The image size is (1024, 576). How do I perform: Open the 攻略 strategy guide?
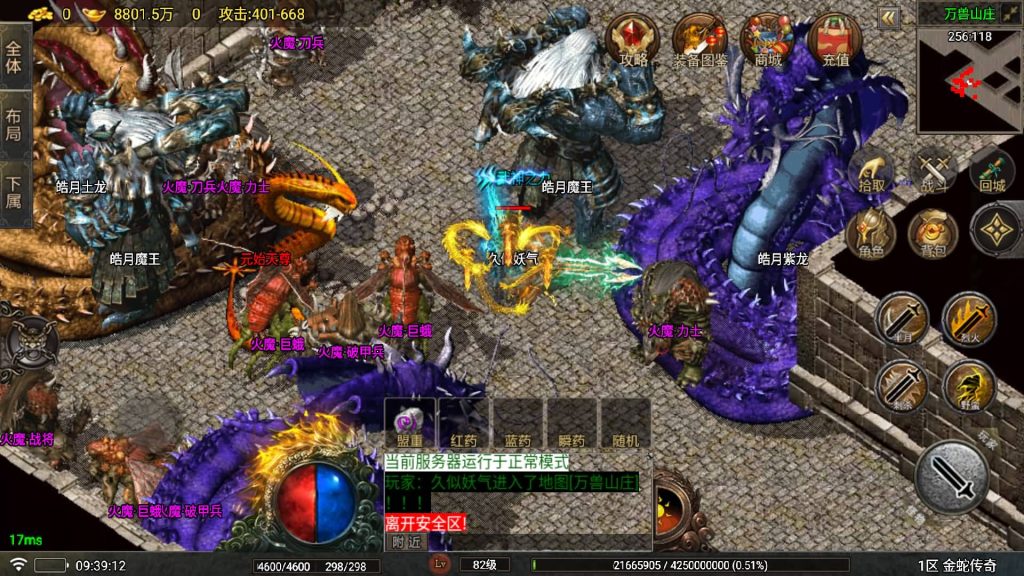pos(634,40)
